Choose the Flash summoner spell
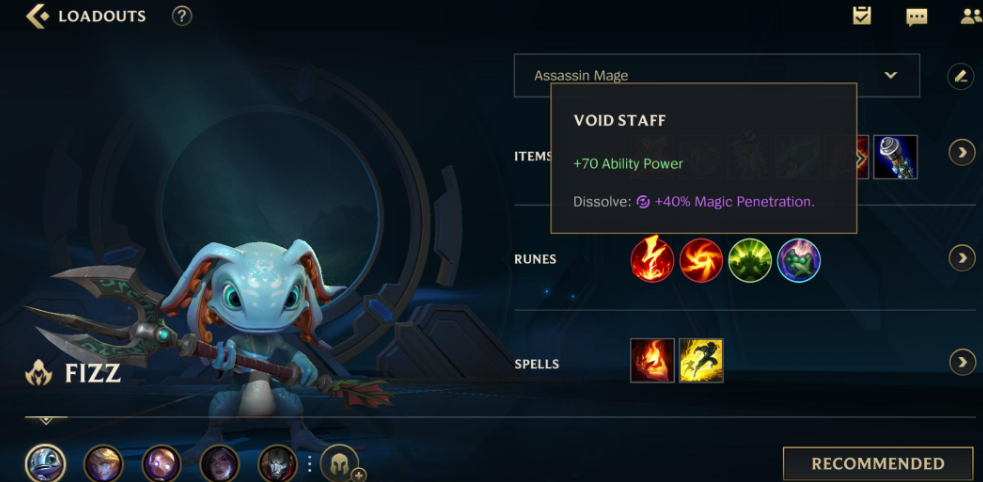Image resolution: width=983 pixels, height=482 pixels. pyautogui.click(x=701, y=361)
